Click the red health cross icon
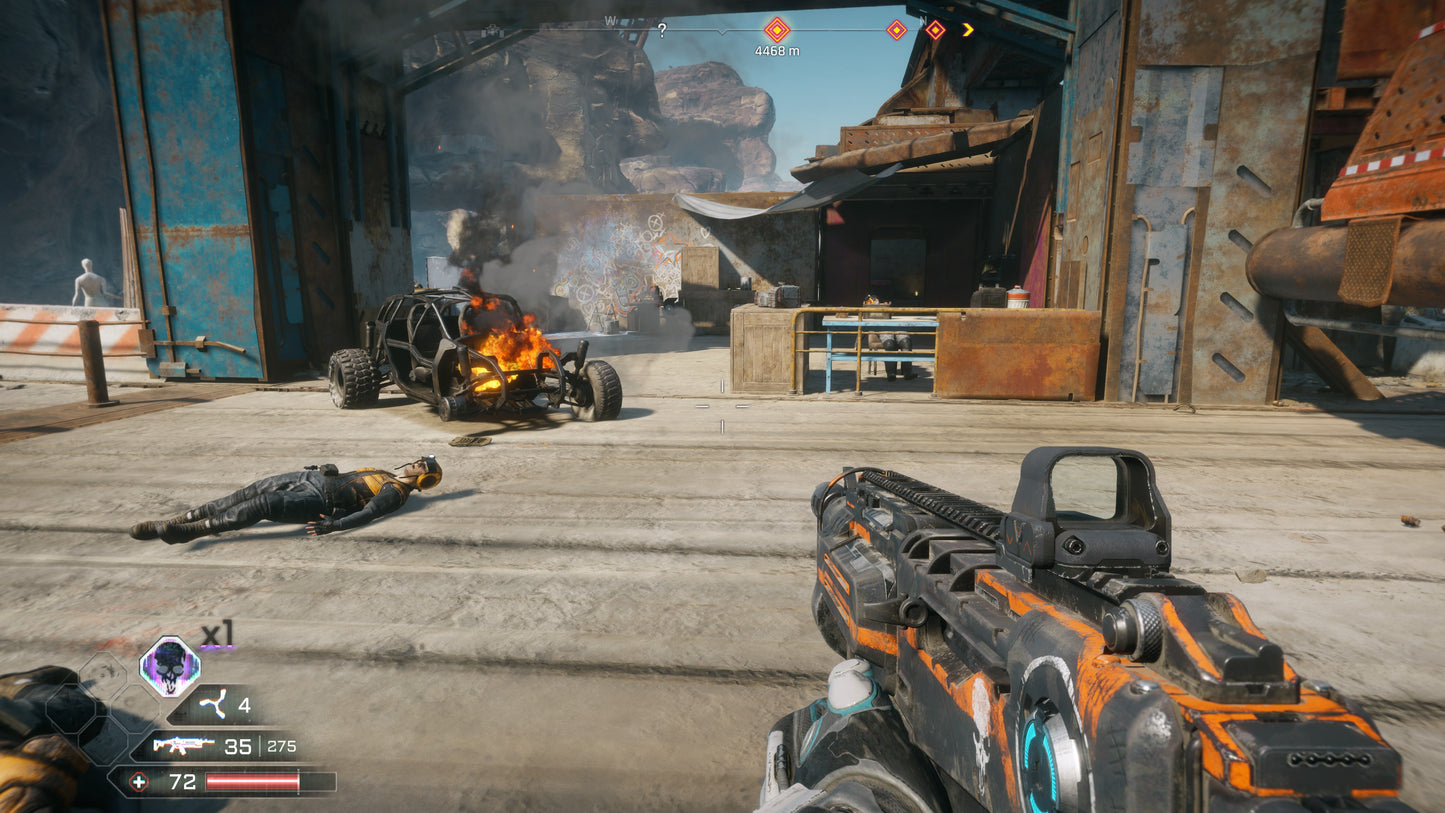1445x813 pixels. coord(140,782)
